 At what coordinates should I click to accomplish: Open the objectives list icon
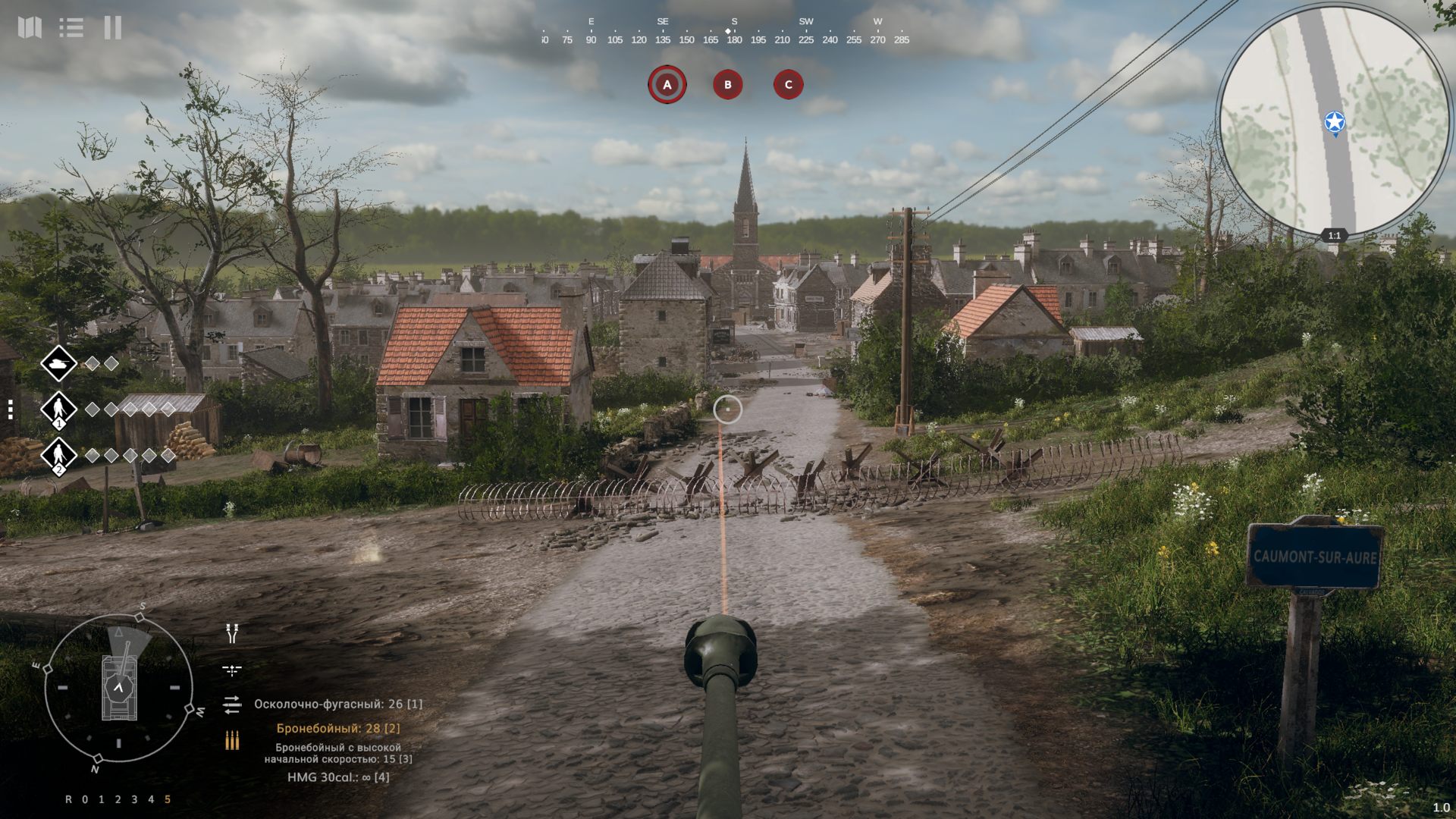click(x=71, y=28)
